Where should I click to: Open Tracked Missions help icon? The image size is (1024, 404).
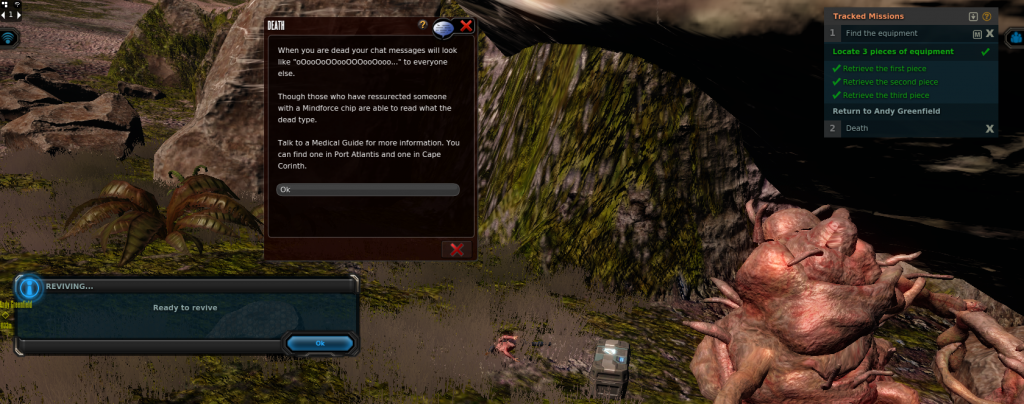click(x=987, y=16)
